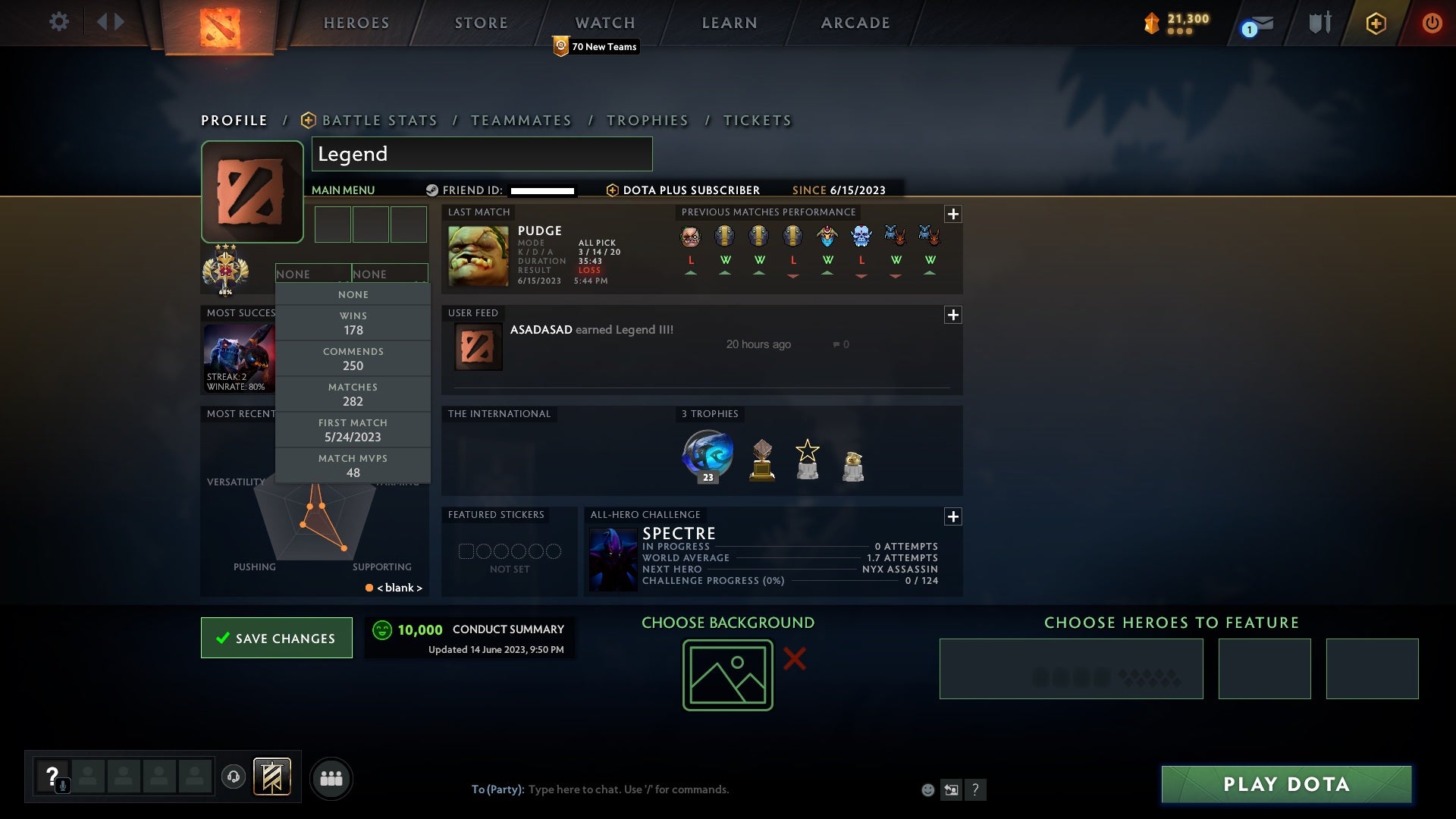Image resolution: width=1456 pixels, height=819 pixels.
Task: Open the Dota 2 settings gear
Action: coord(59,22)
